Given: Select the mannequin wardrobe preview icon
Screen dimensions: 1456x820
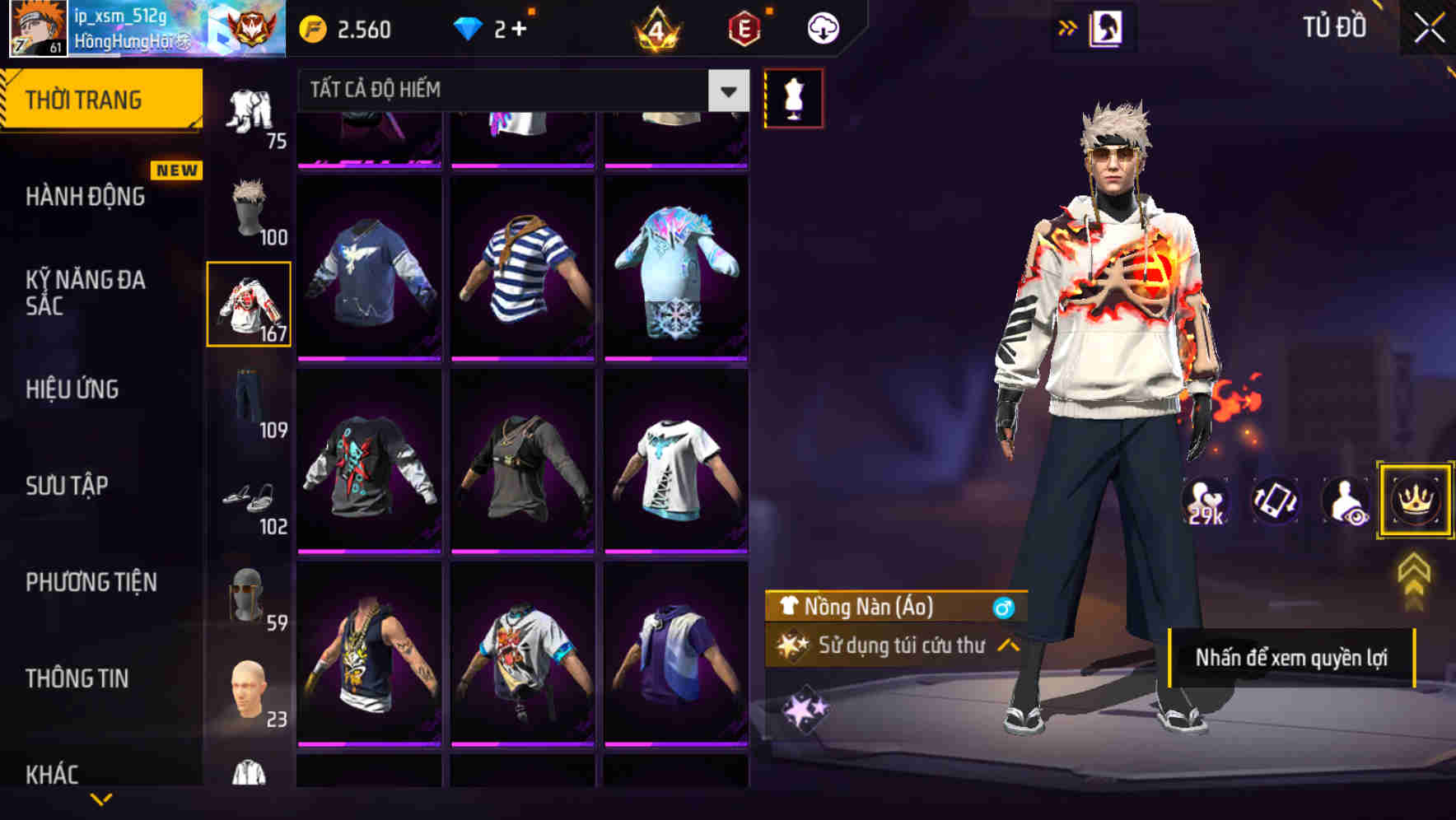Looking at the screenshot, I should point(795,97).
